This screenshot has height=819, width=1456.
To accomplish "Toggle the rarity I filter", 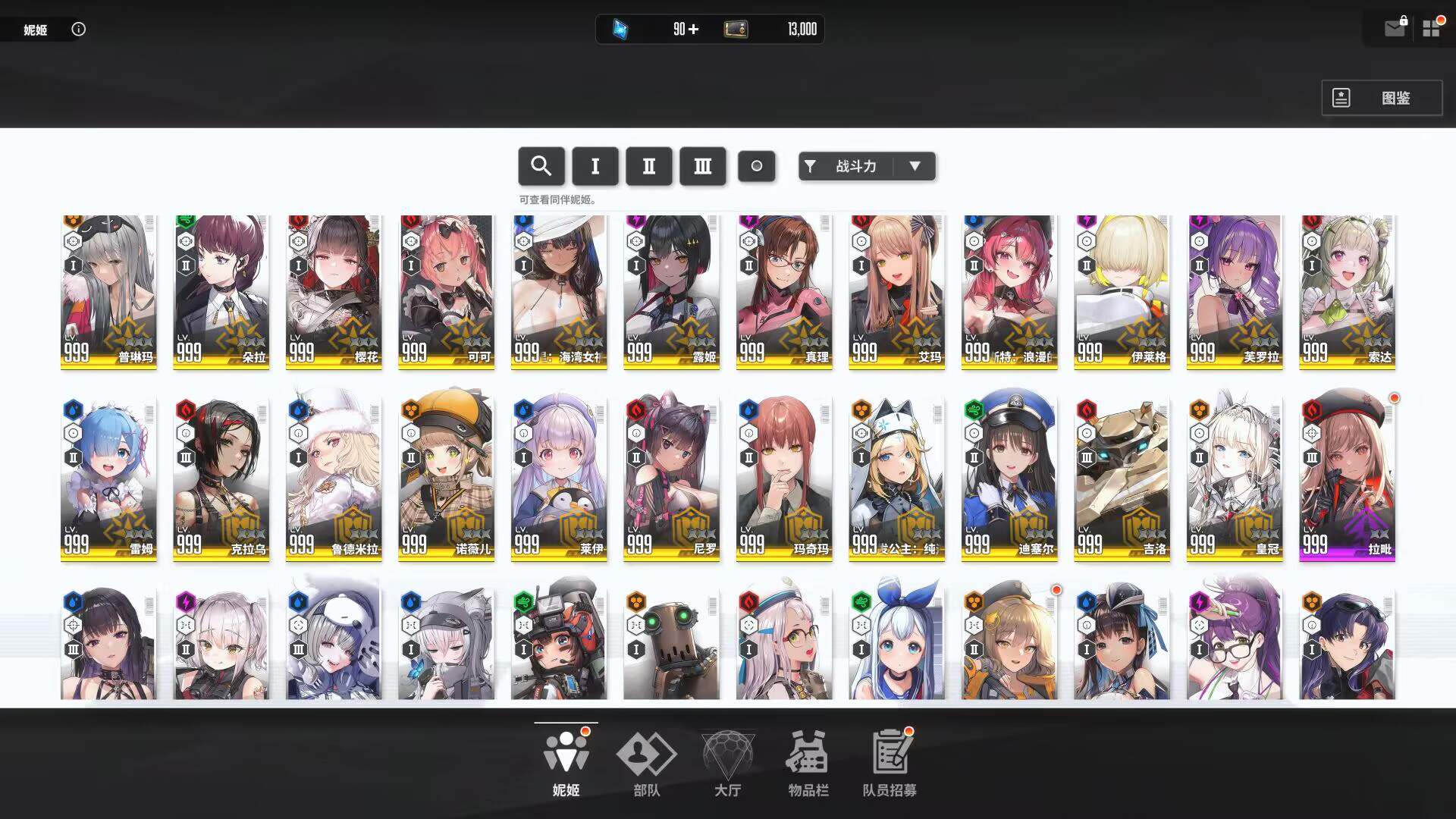I will click(x=595, y=166).
